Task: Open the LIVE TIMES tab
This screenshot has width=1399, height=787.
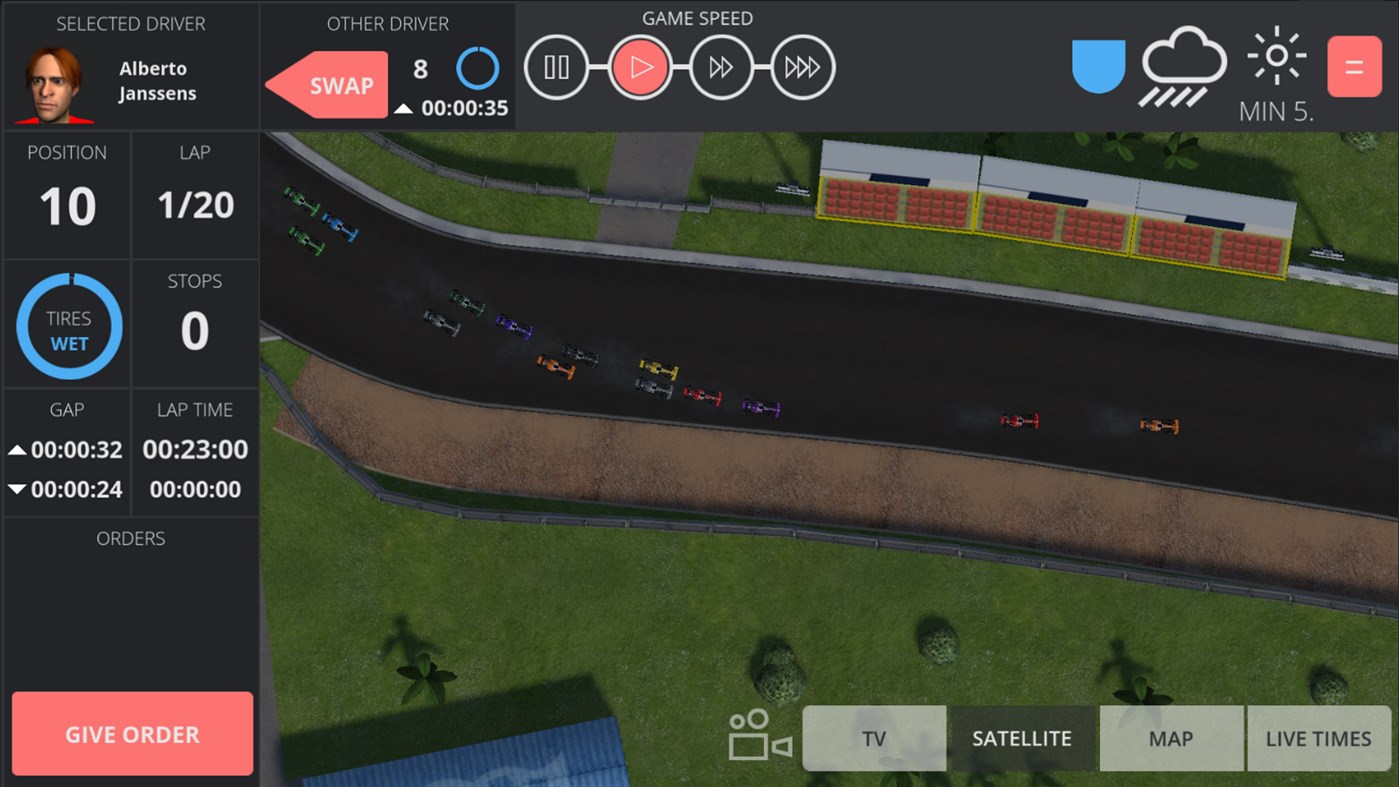Action: point(1318,738)
